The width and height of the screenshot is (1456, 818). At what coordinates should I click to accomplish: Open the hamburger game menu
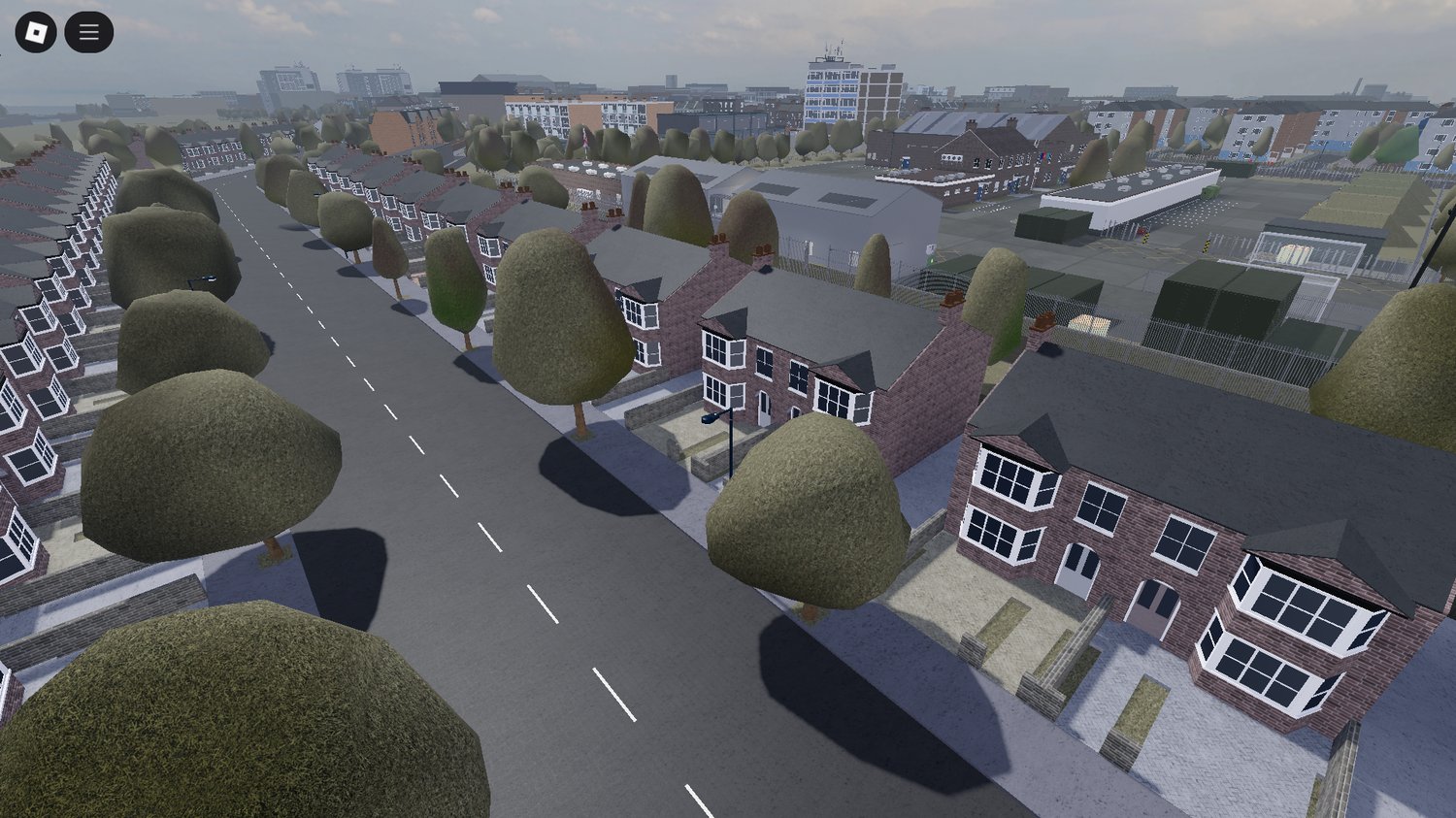point(87,31)
